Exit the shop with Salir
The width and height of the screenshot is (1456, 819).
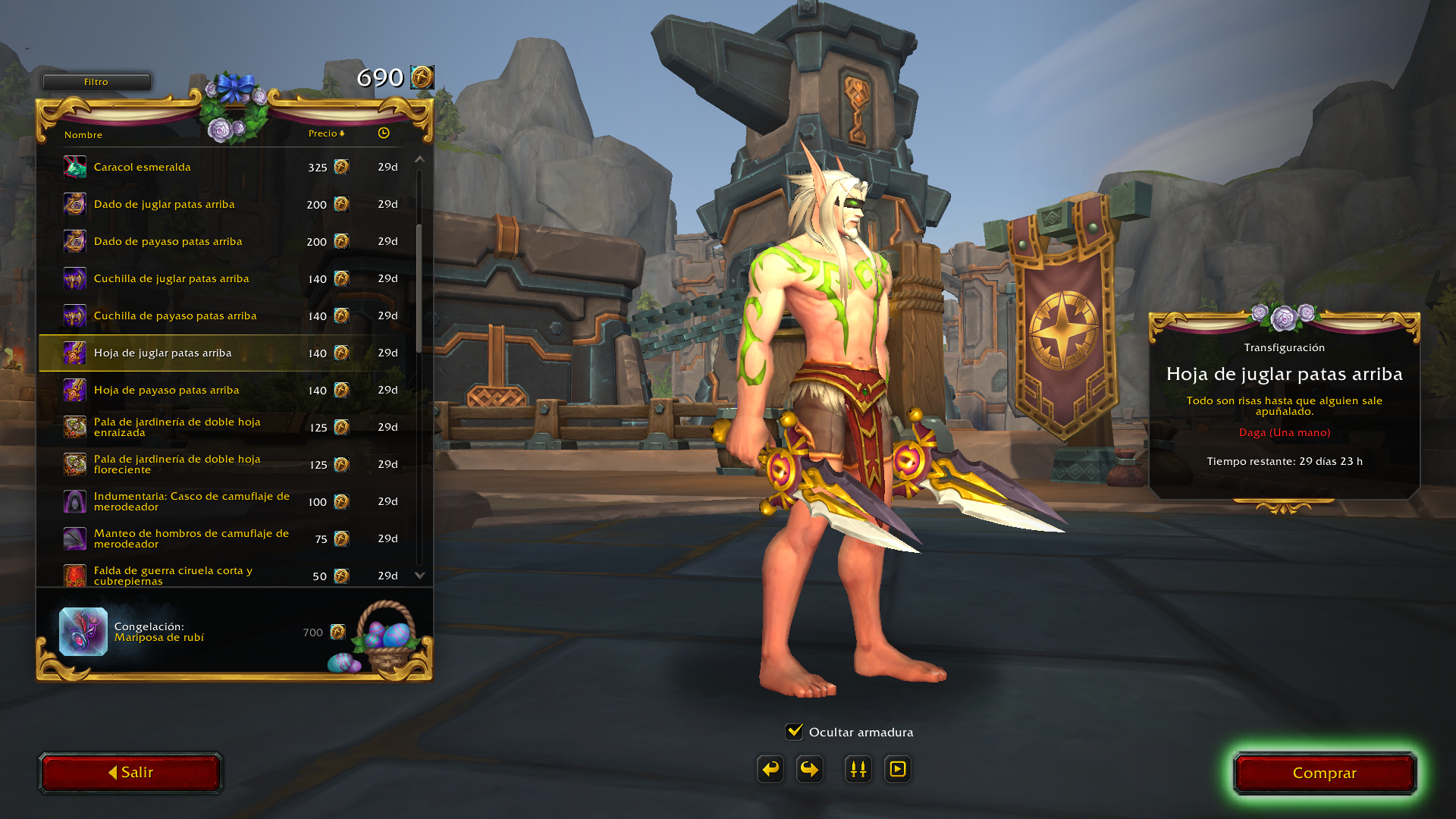click(x=130, y=773)
